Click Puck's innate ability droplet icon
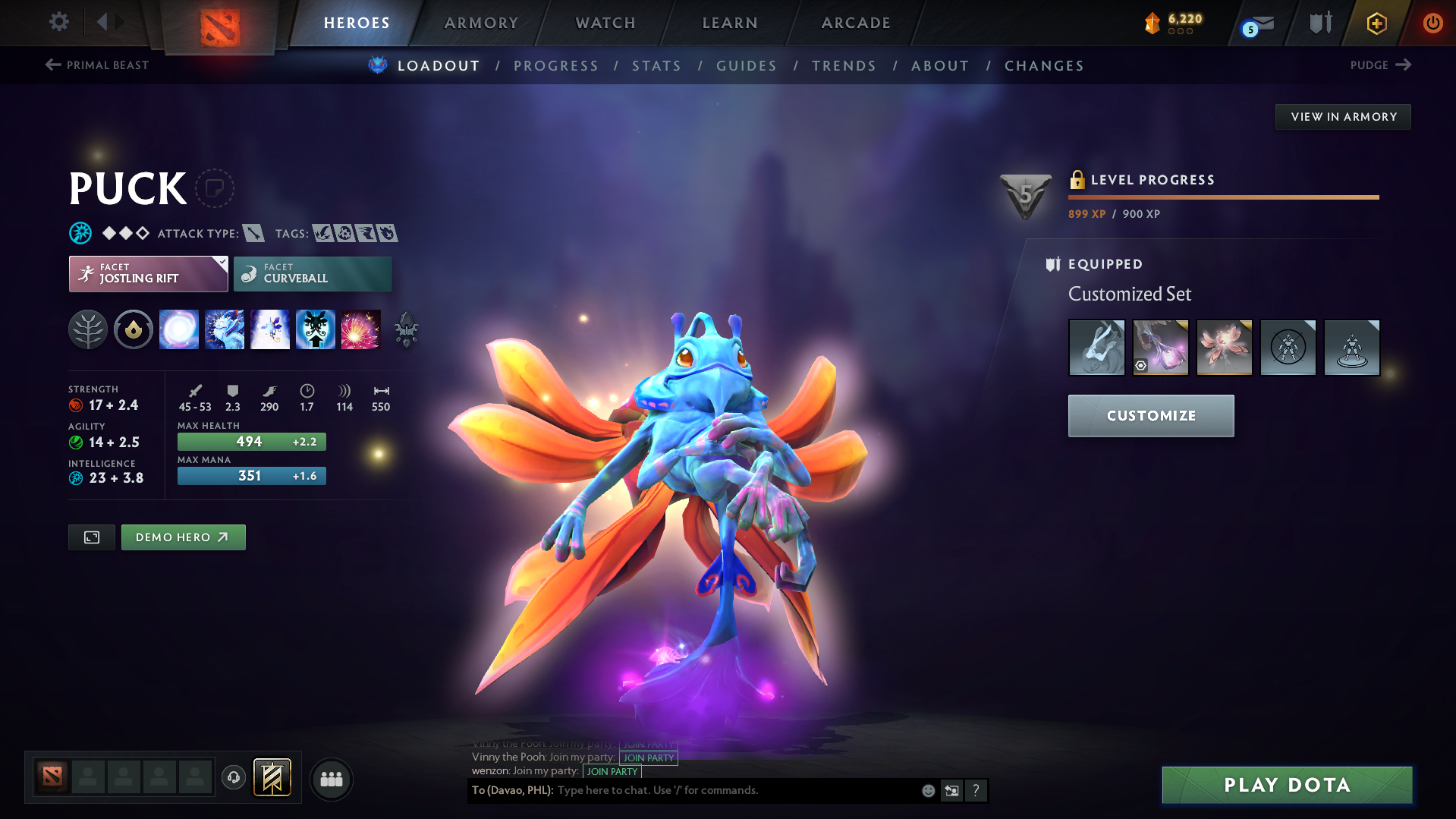 click(134, 329)
